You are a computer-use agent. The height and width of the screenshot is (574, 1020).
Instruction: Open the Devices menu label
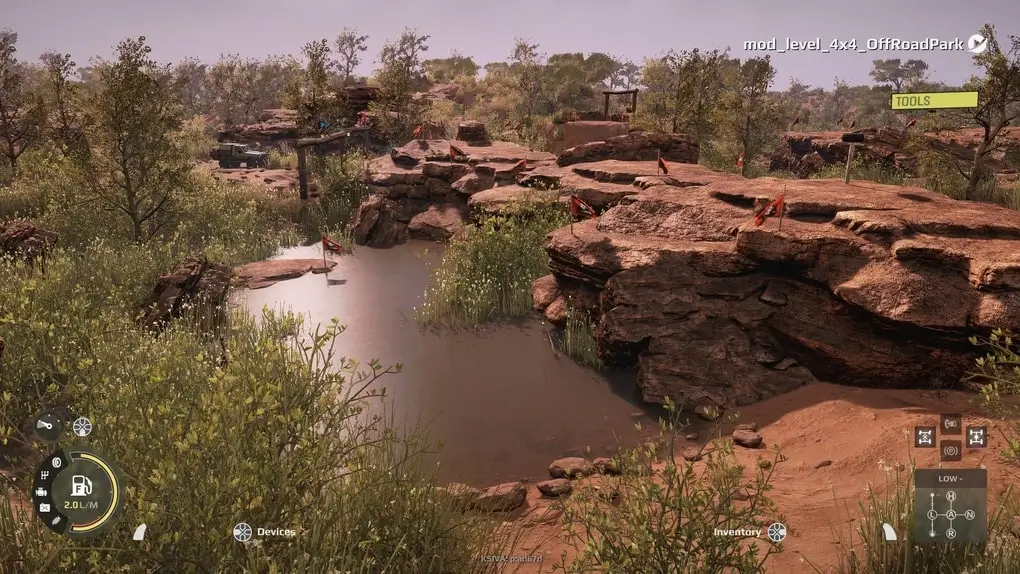275,532
